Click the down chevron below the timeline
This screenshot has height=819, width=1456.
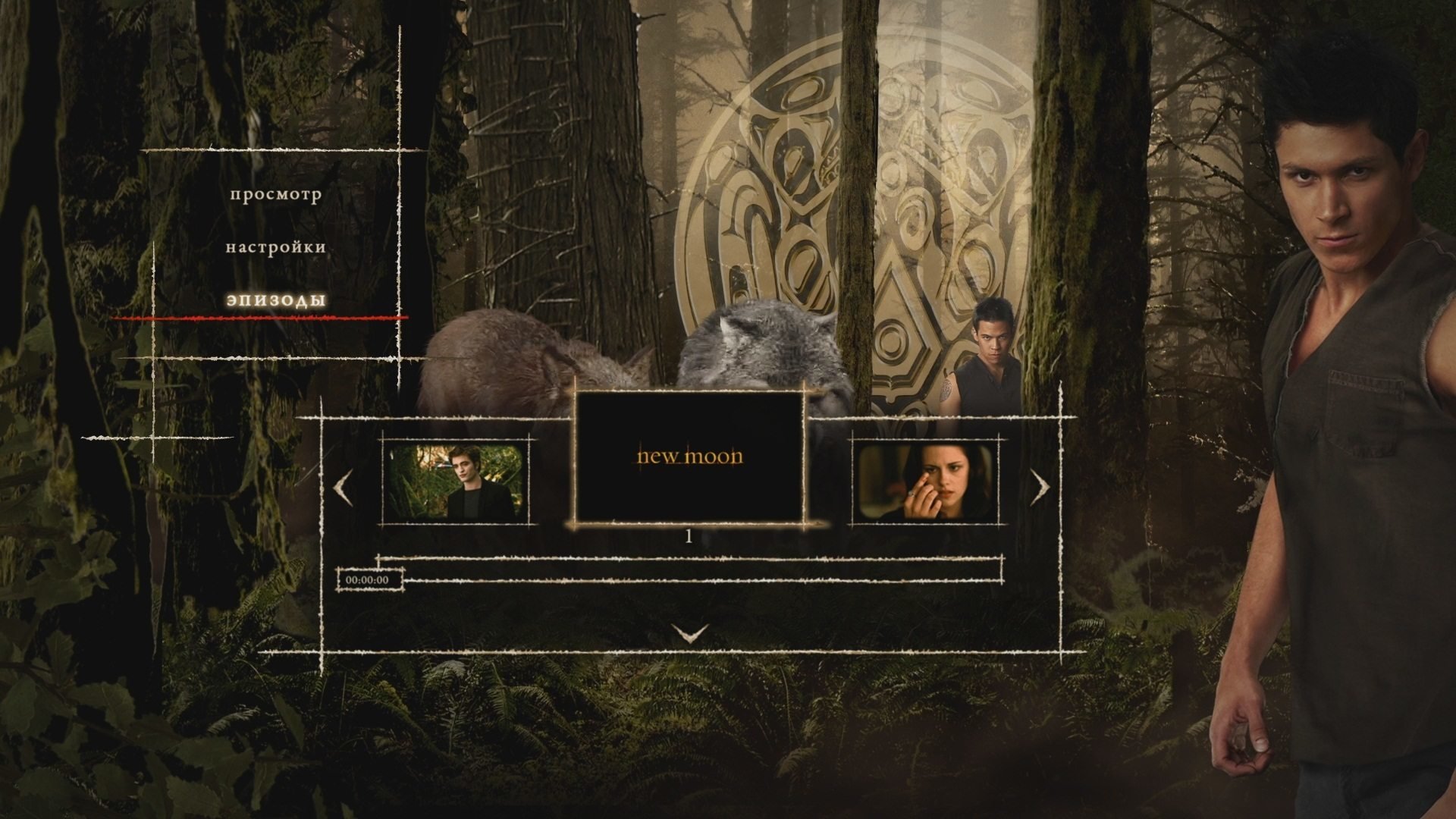pos(690,632)
